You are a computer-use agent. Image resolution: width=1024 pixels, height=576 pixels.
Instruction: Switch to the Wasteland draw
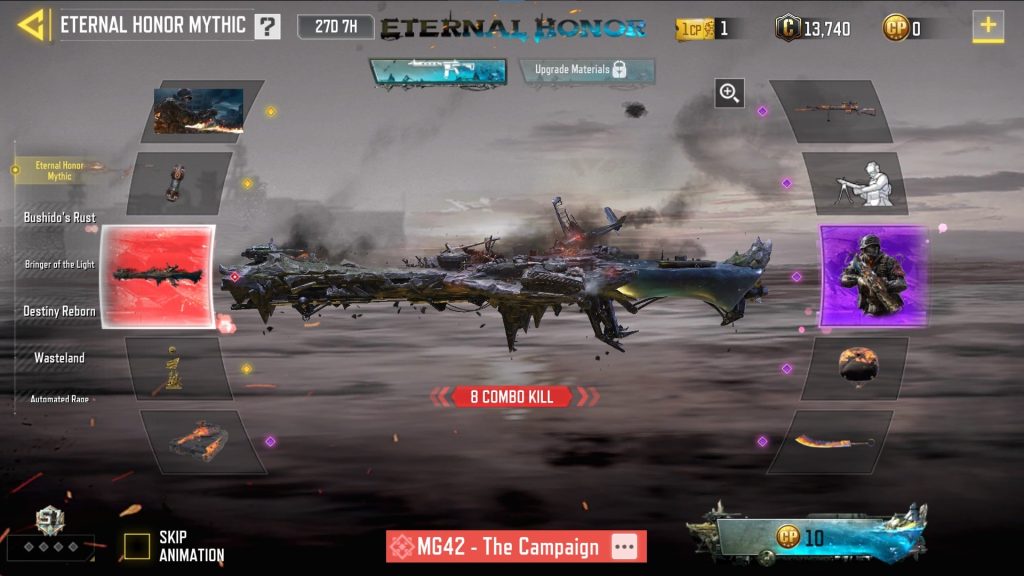(60, 357)
